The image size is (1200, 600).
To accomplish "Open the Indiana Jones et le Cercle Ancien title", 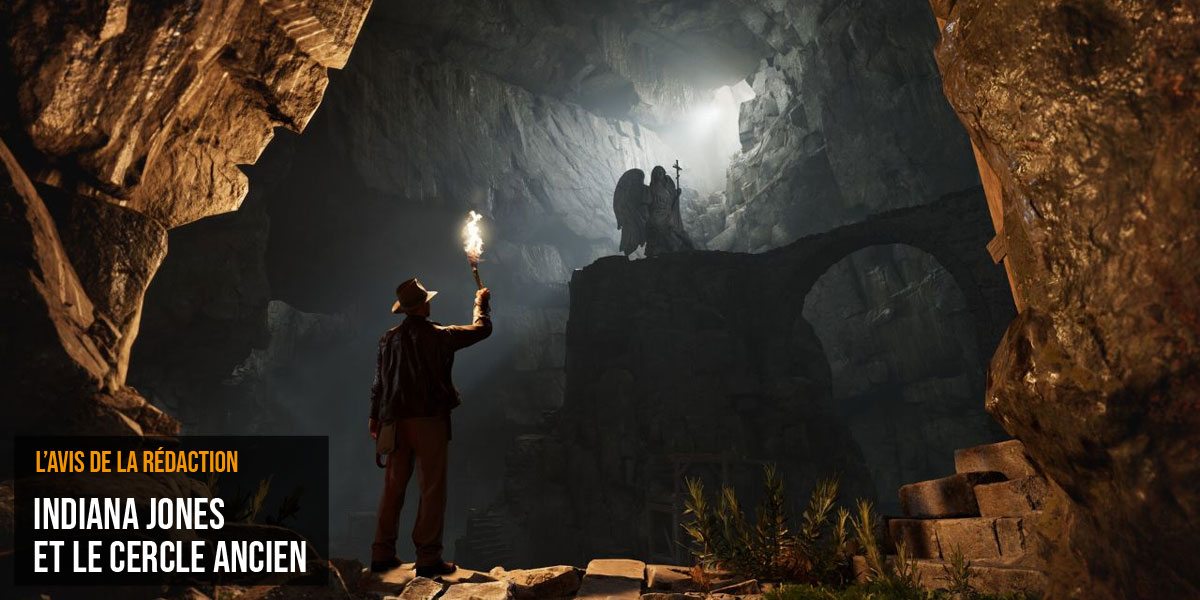I will click(170, 535).
